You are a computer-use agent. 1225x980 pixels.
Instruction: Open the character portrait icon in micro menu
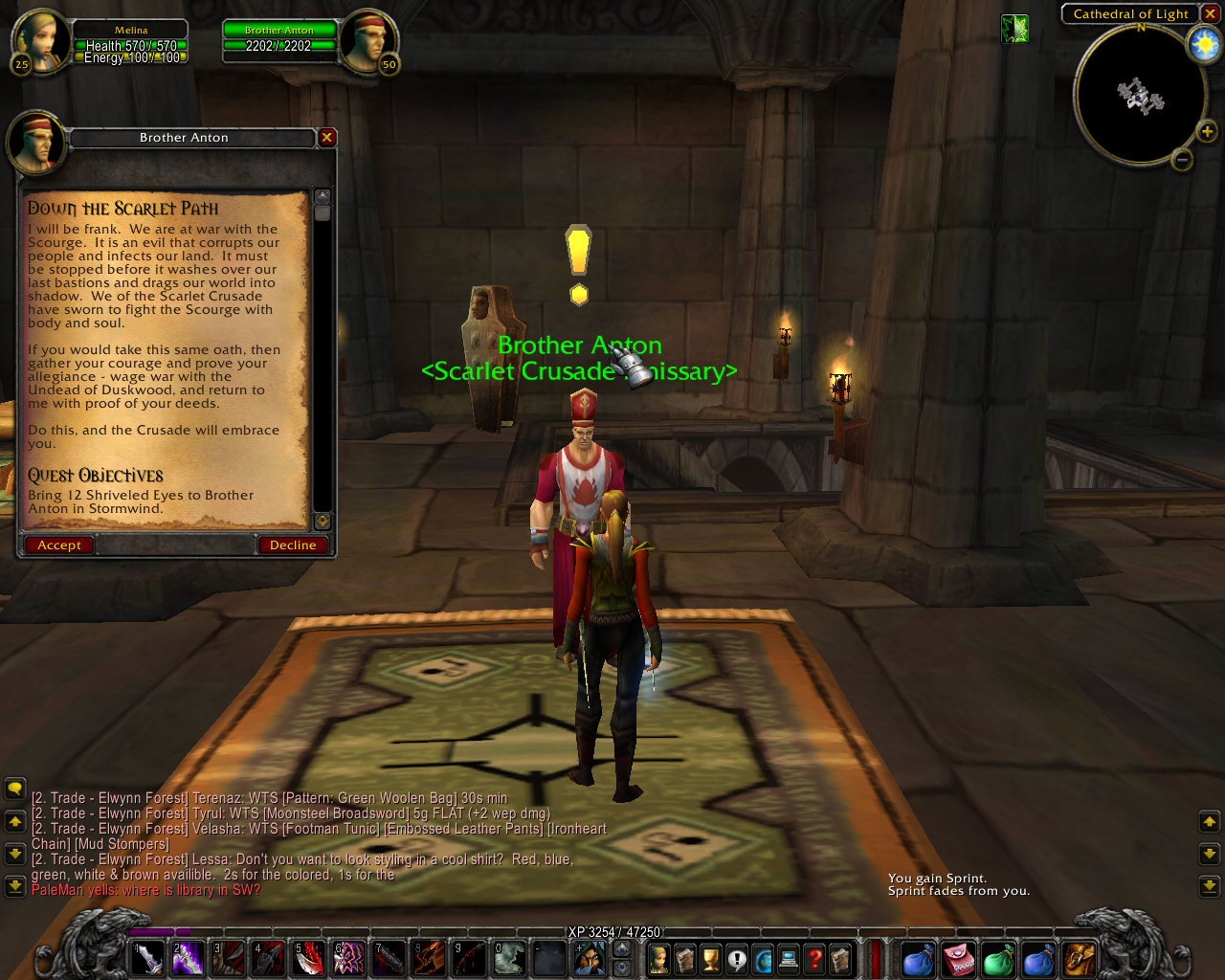click(658, 960)
